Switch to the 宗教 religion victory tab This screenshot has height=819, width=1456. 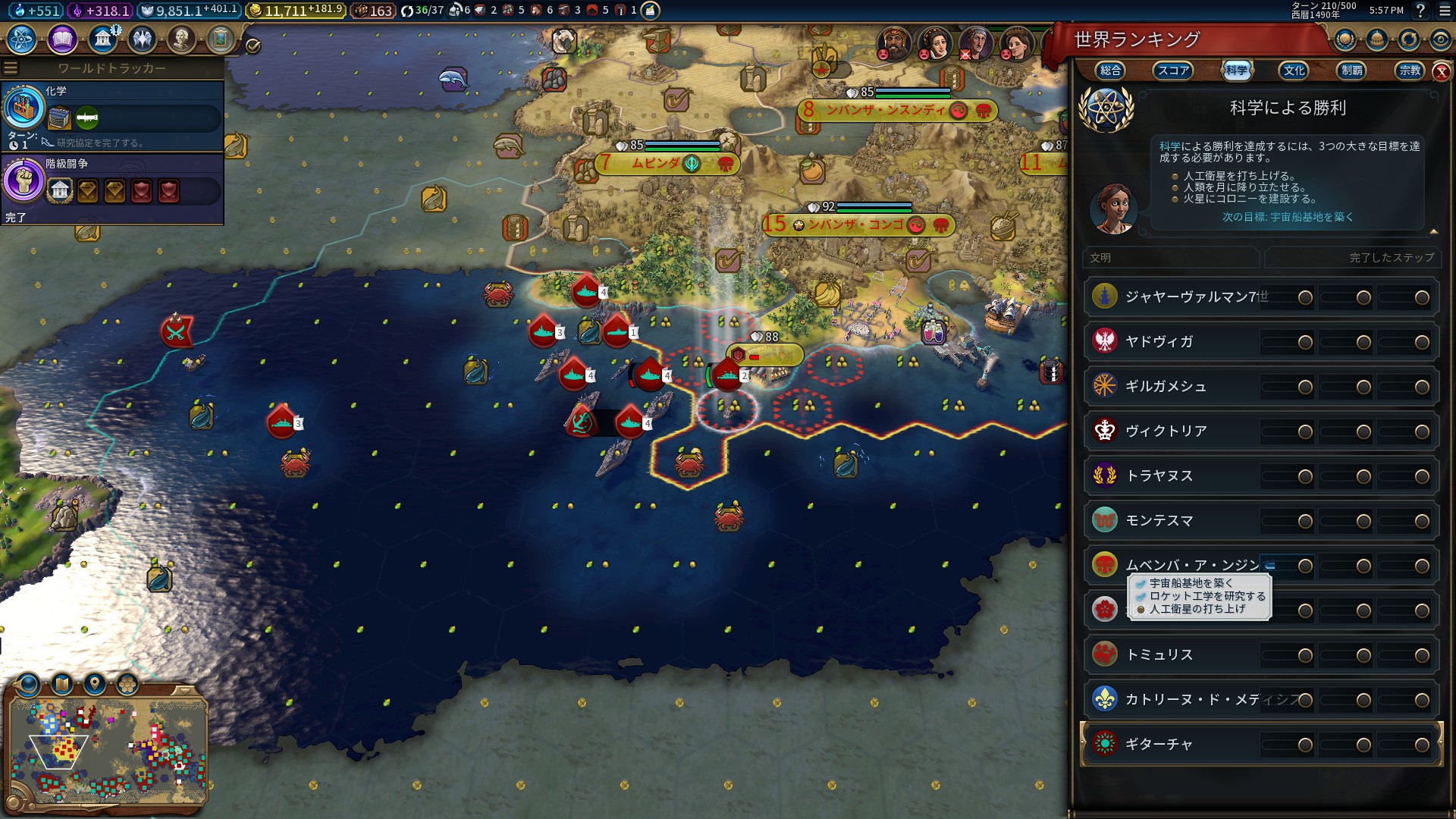1410,71
